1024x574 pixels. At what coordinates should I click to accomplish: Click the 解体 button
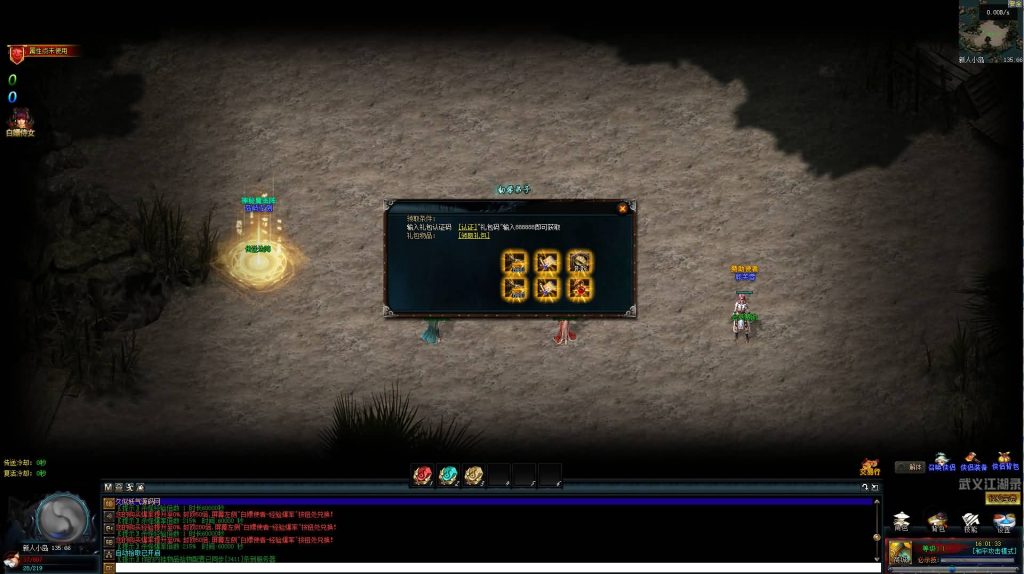[x=909, y=467]
